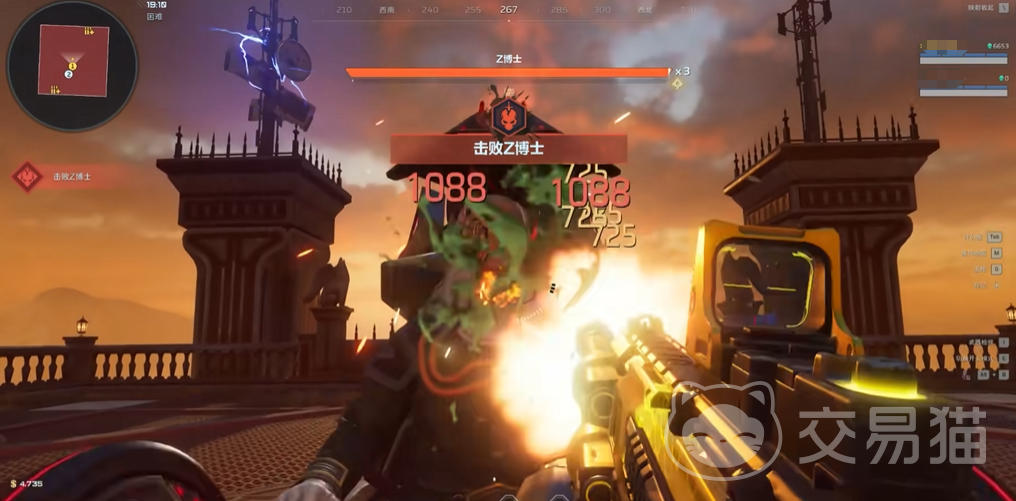Select the teammate panel showing 0 points
This screenshot has width=1016, height=501.
pos(963,85)
